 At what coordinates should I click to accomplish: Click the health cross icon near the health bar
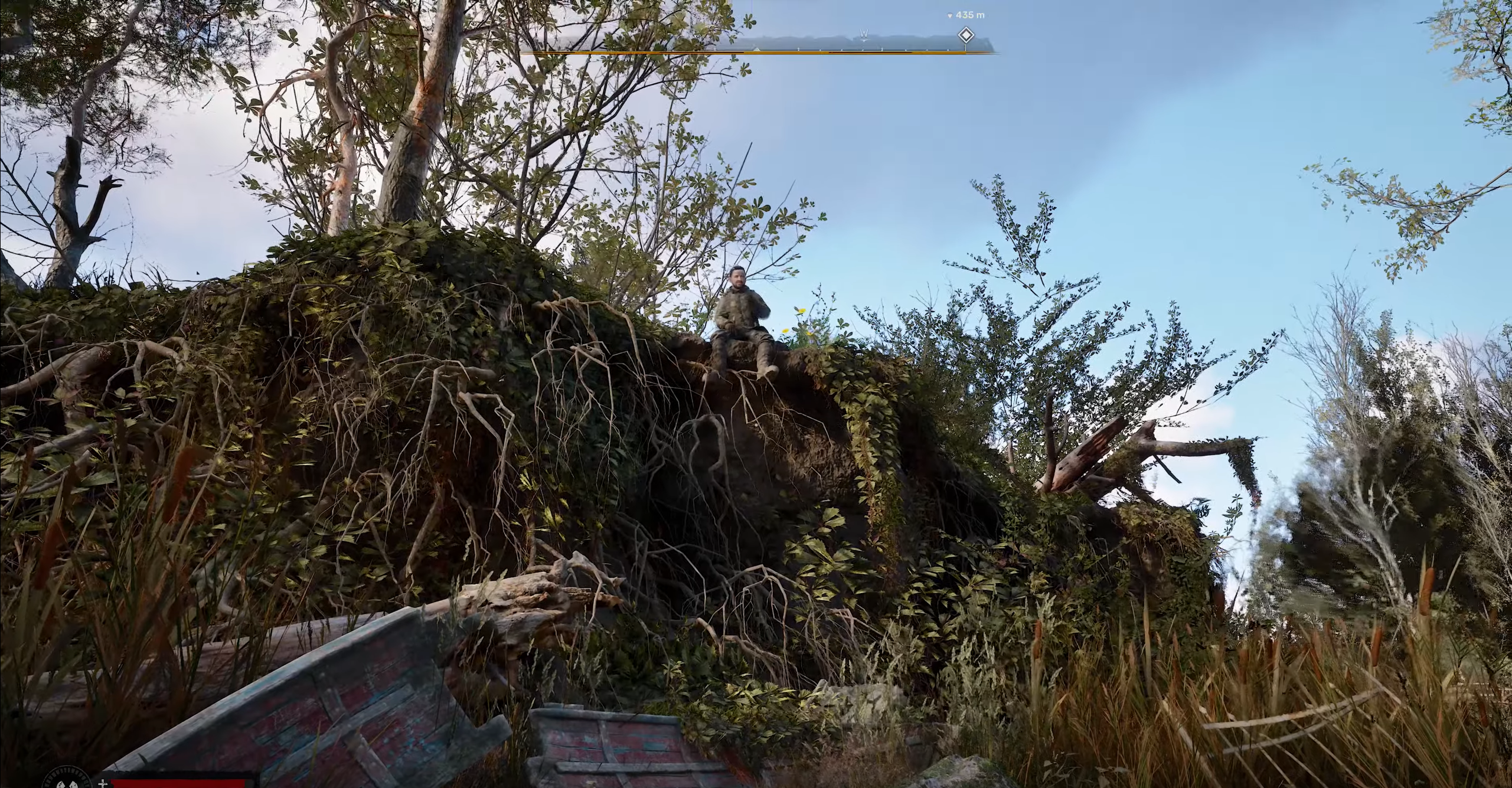[103, 786]
